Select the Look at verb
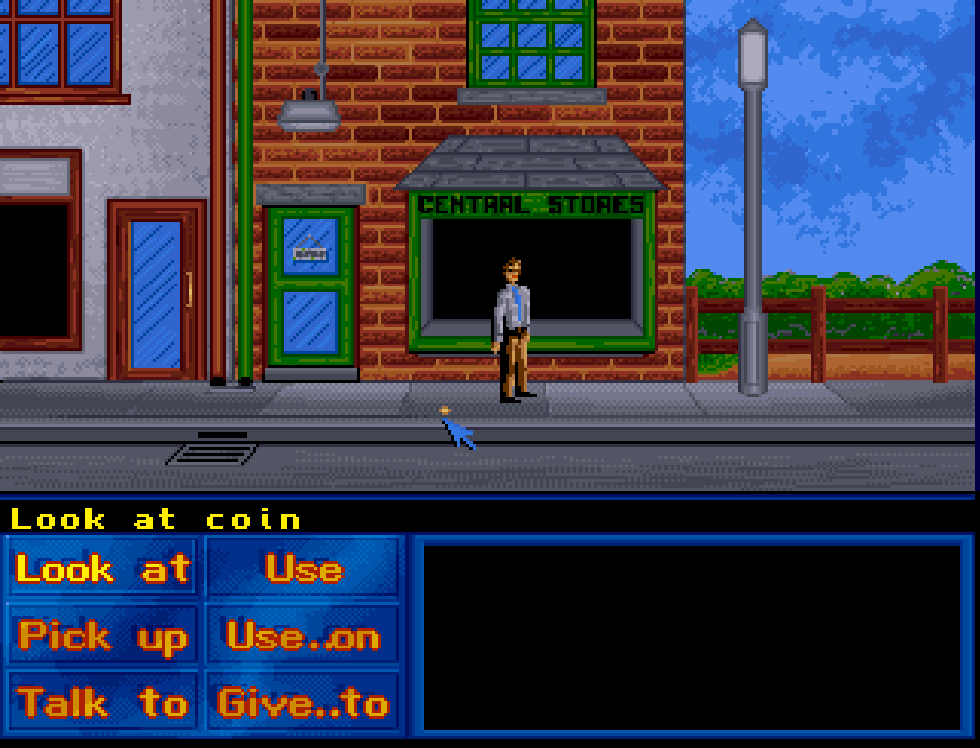Screen dimensions: 980x748 coord(103,569)
